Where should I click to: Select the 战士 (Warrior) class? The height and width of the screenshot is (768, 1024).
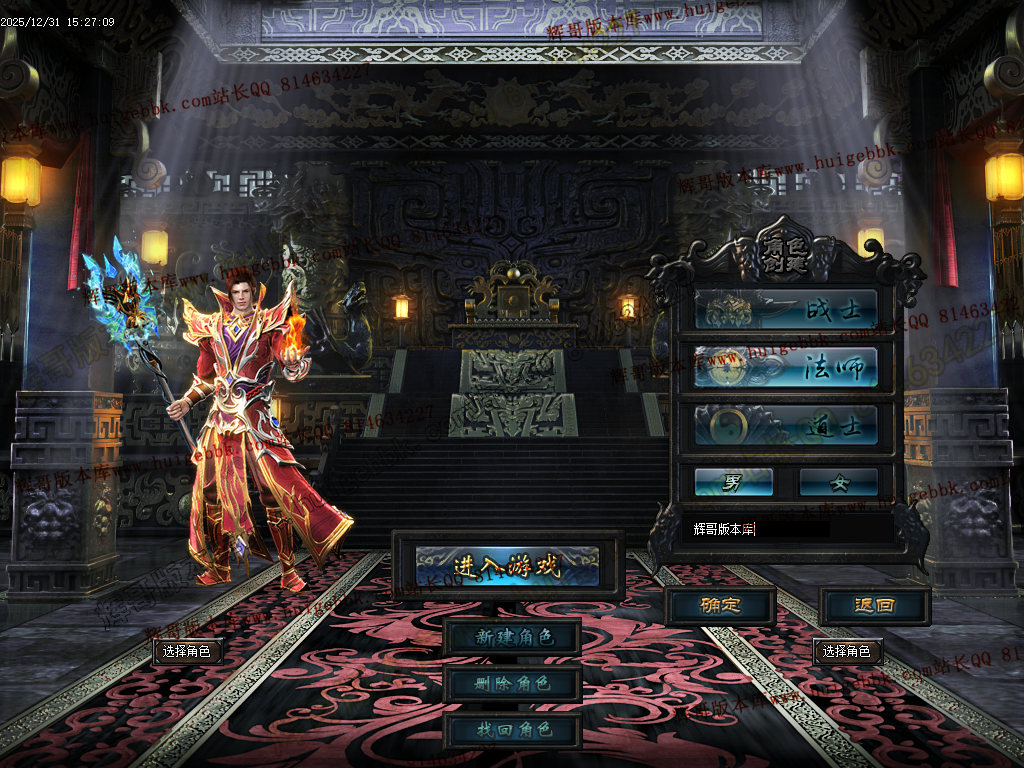[786, 310]
